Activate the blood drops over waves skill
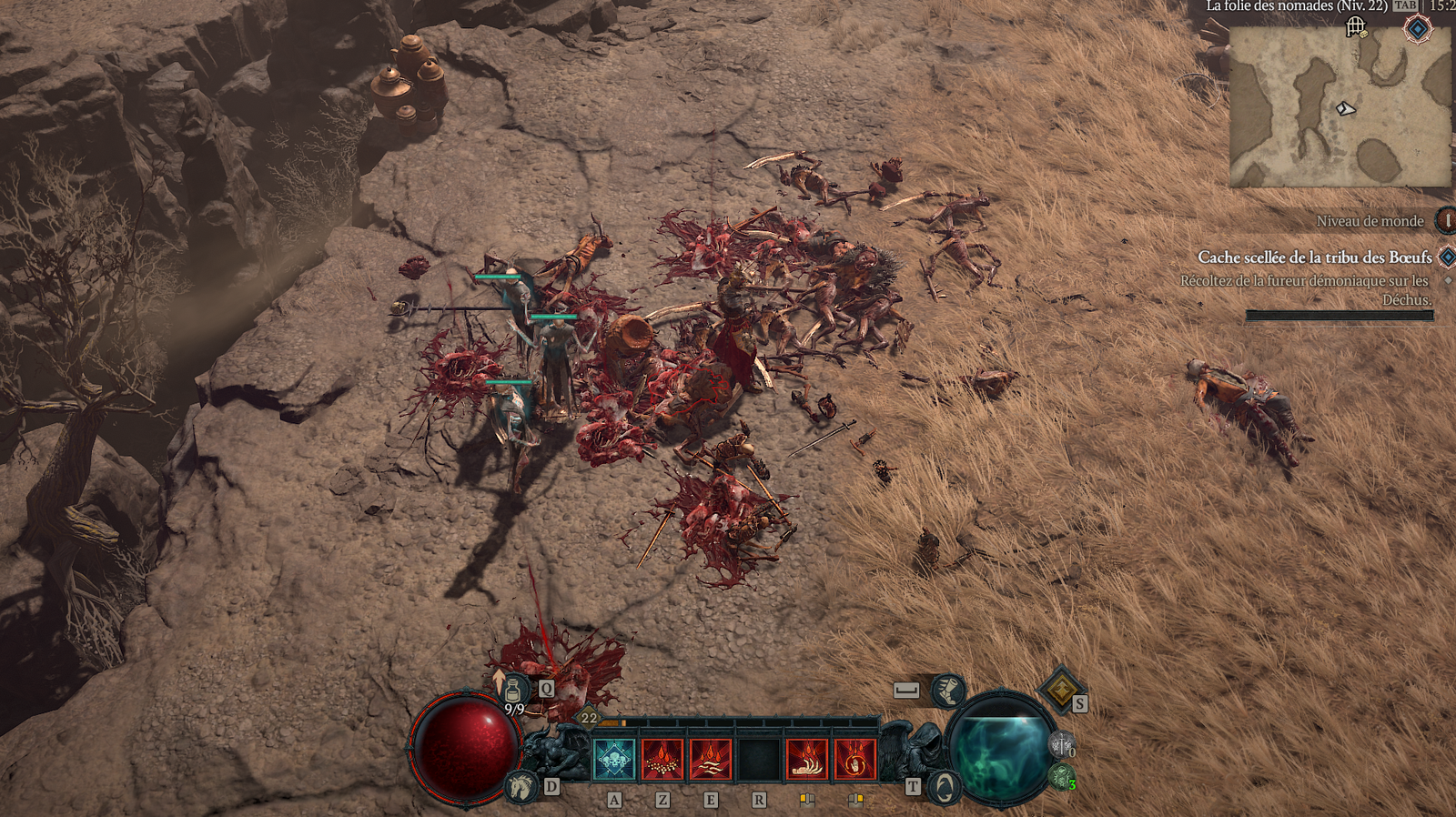 [711, 760]
